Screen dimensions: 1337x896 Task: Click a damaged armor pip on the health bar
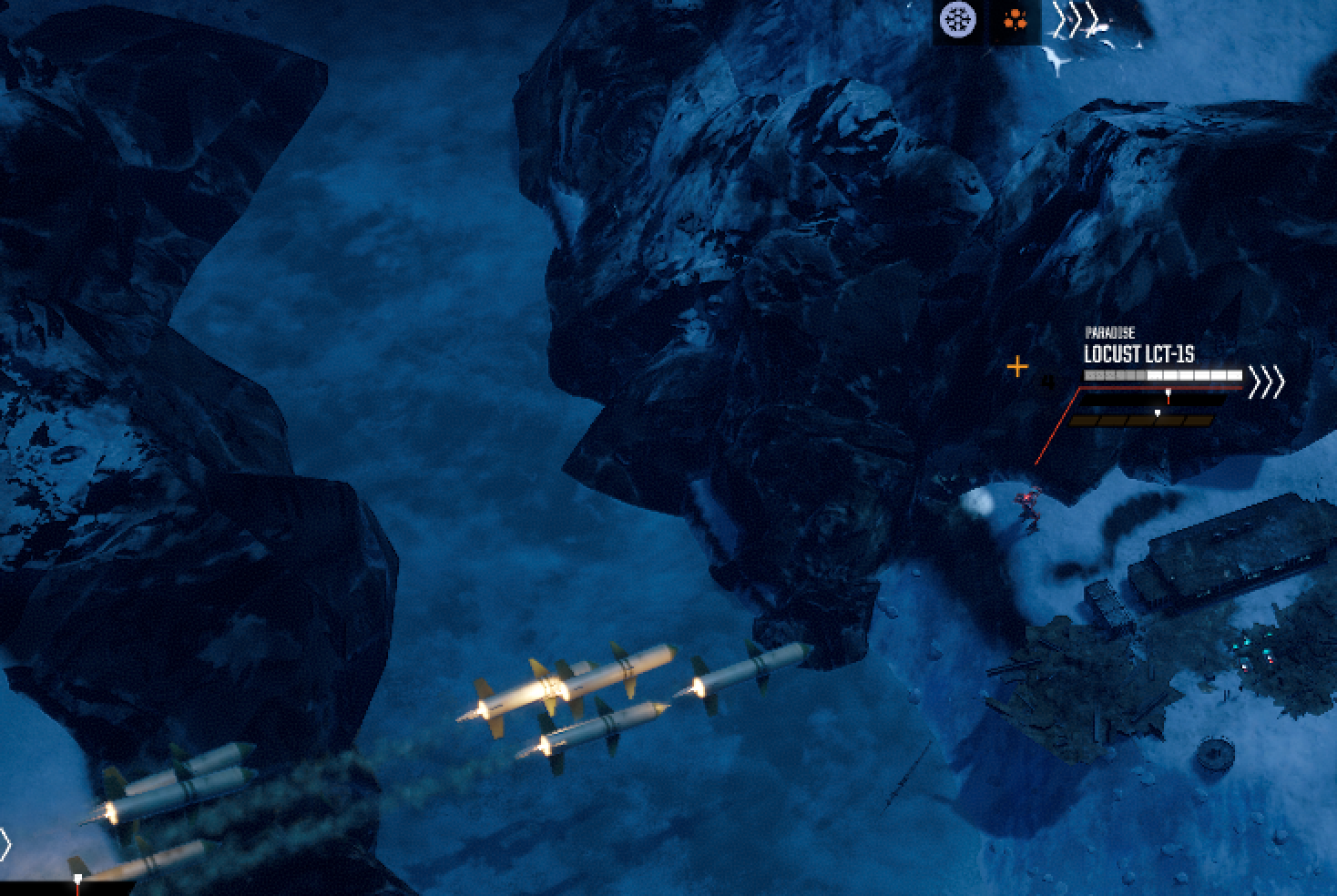[1101, 375]
